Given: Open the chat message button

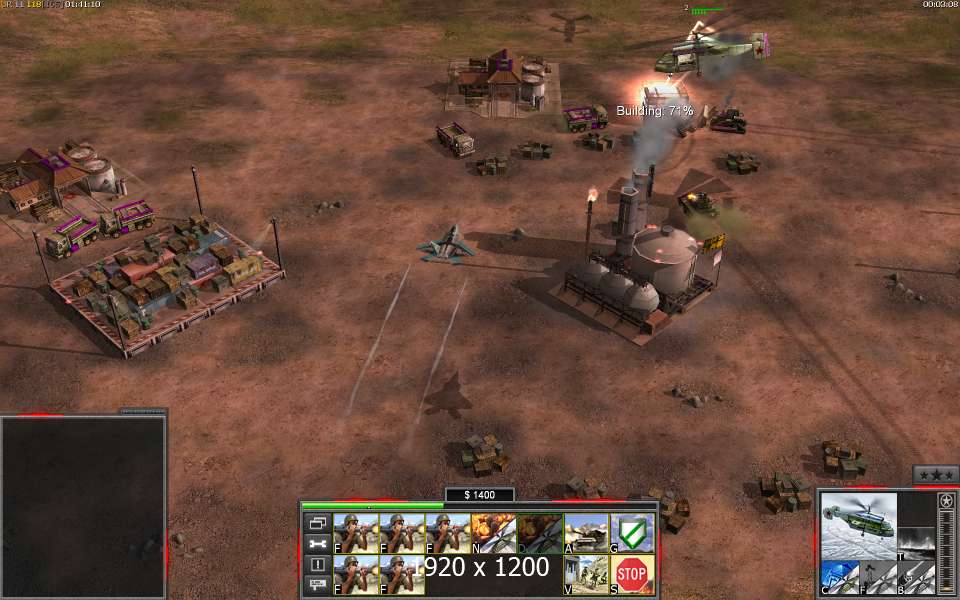Looking at the screenshot, I should [318, 584].
